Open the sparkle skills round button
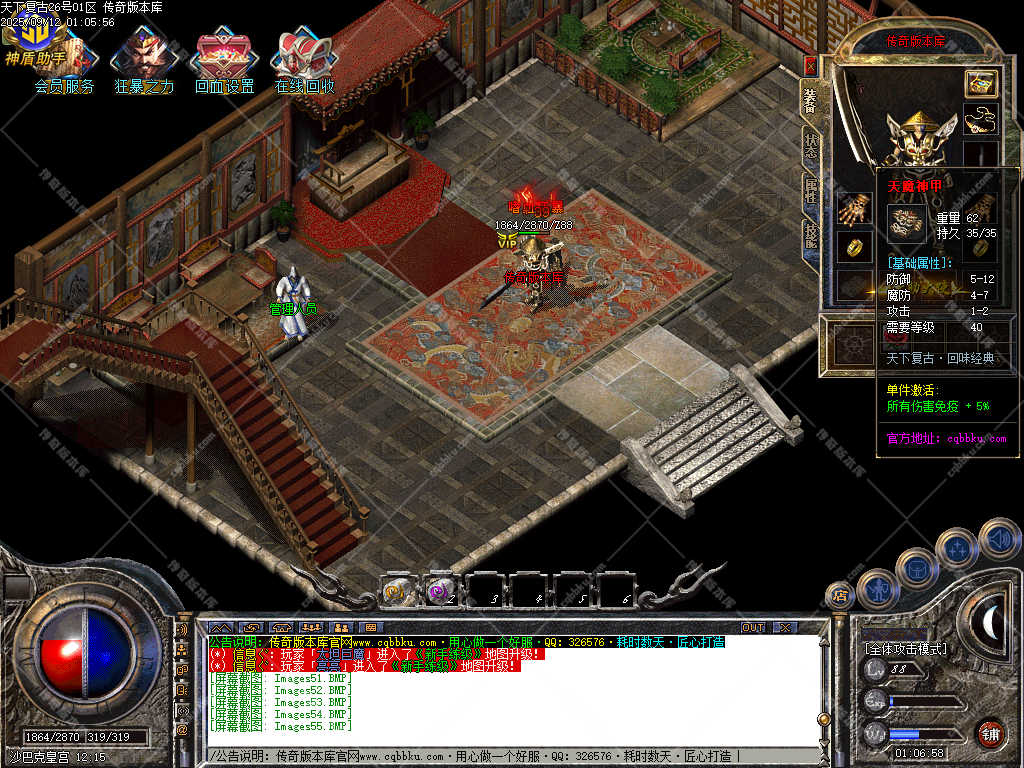The height and width of the screenshot is (768, 1024). click(957, 549)
